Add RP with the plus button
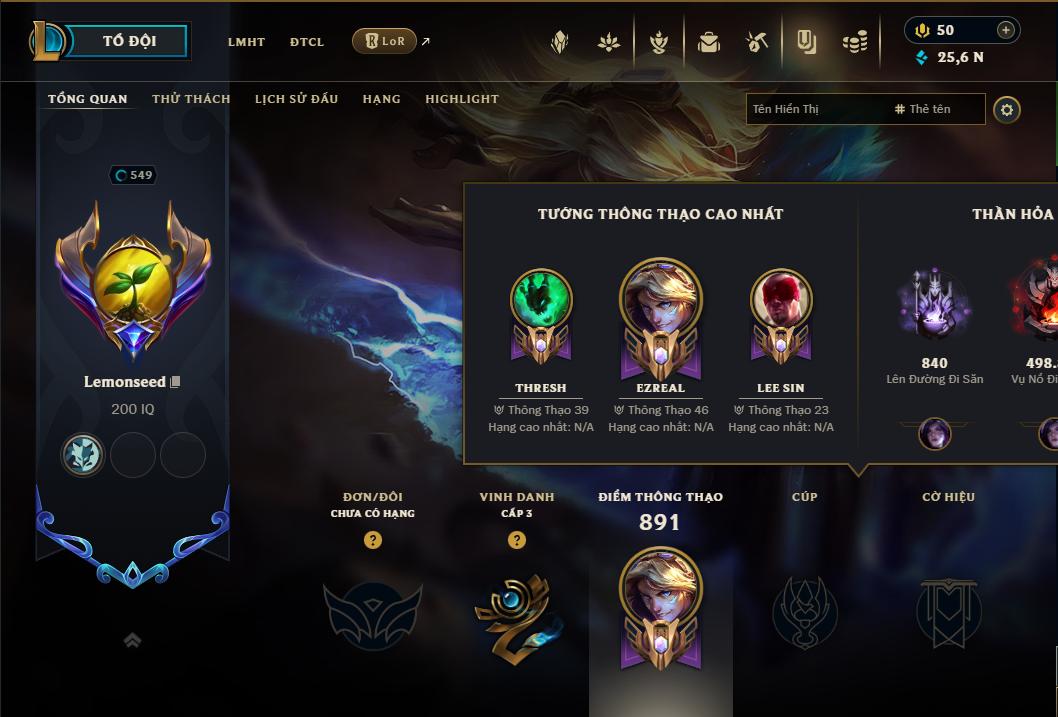The height and width of the screenshot is (717, 1058). point(1006,30)
